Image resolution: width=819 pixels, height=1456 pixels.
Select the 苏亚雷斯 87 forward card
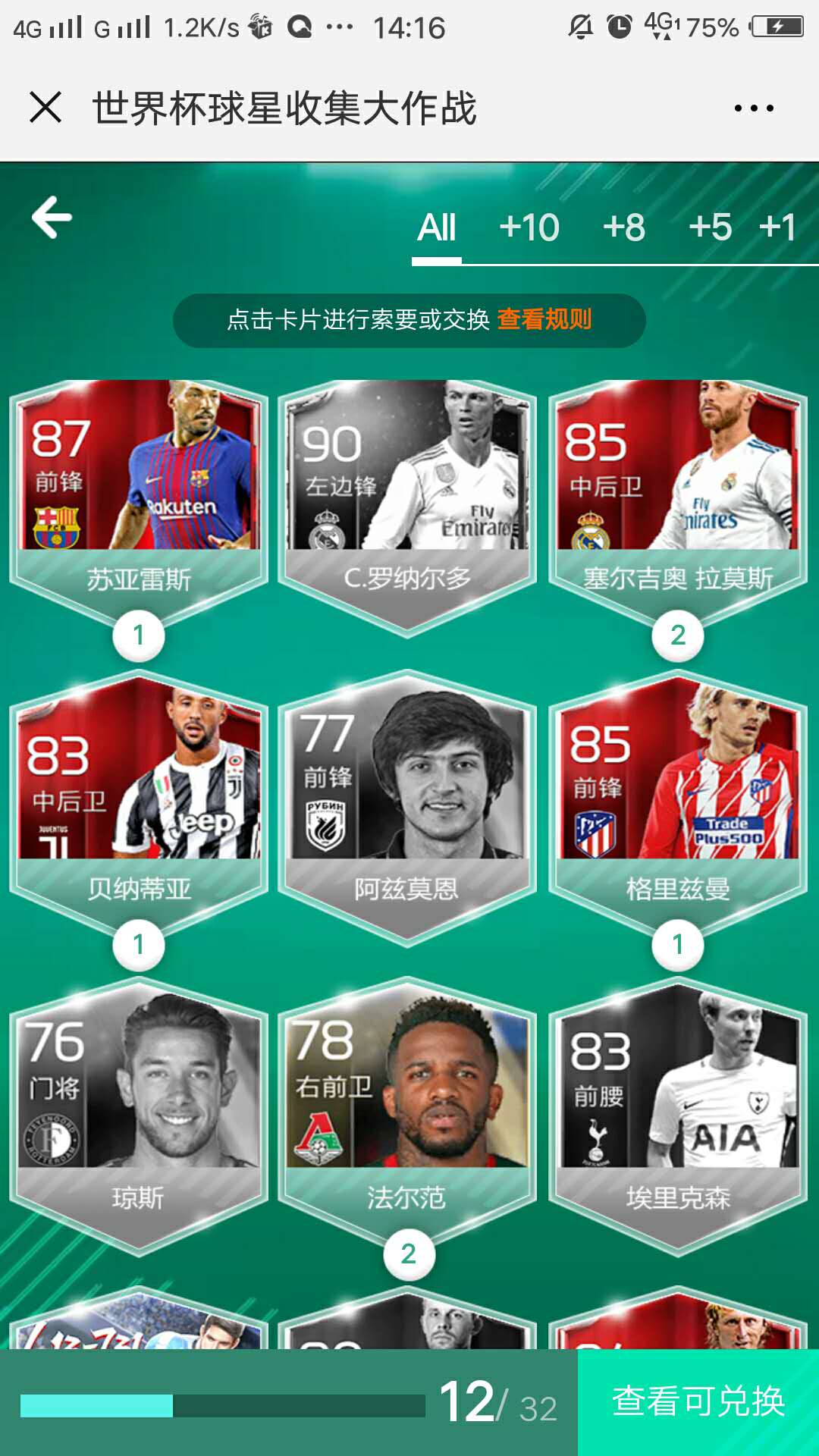(139, 493)
